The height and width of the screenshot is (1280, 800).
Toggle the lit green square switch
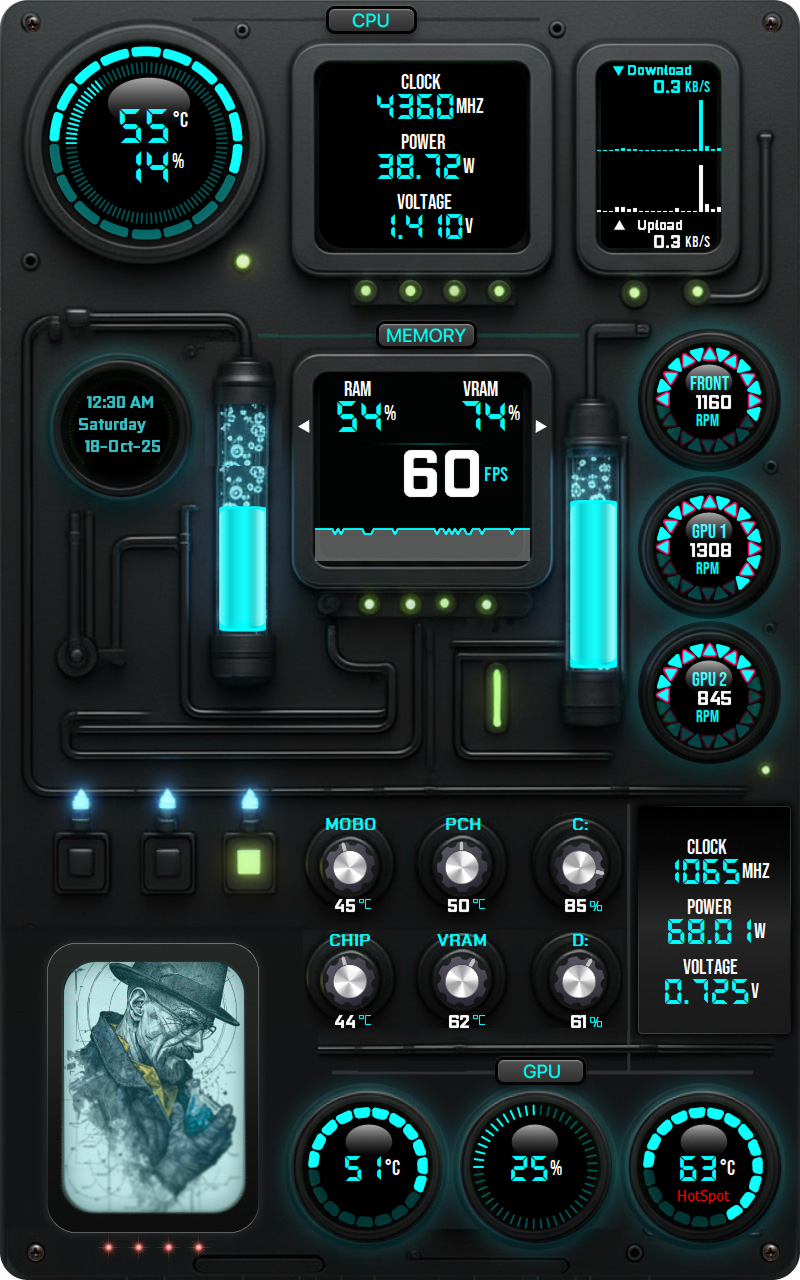tap(249, 861)
